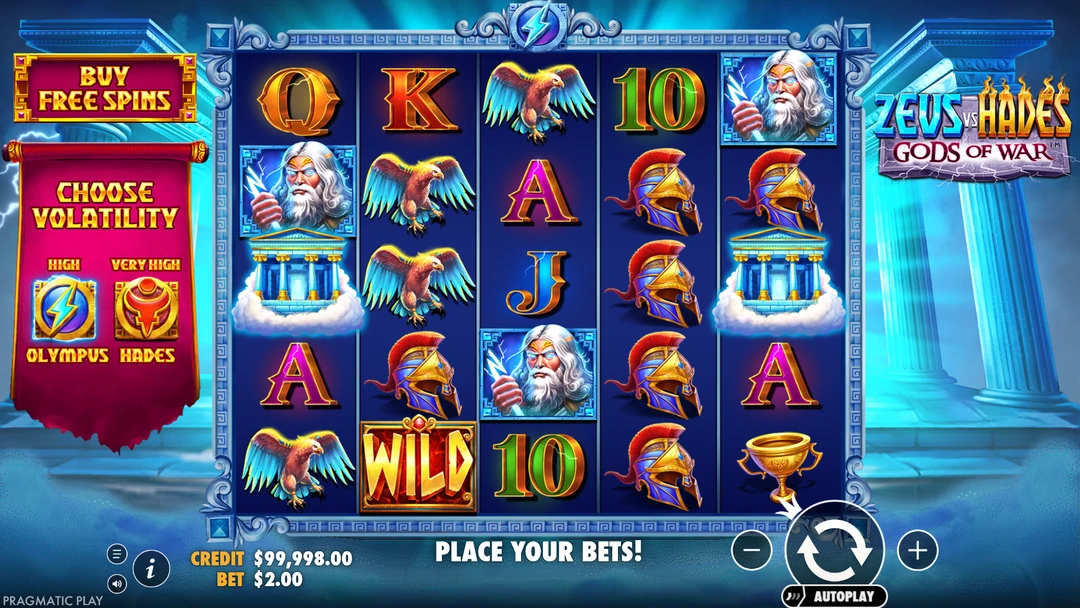This screenshot has height=608, width=1080.
Task: Show the game info paytable
Action: tap(151, 570)
